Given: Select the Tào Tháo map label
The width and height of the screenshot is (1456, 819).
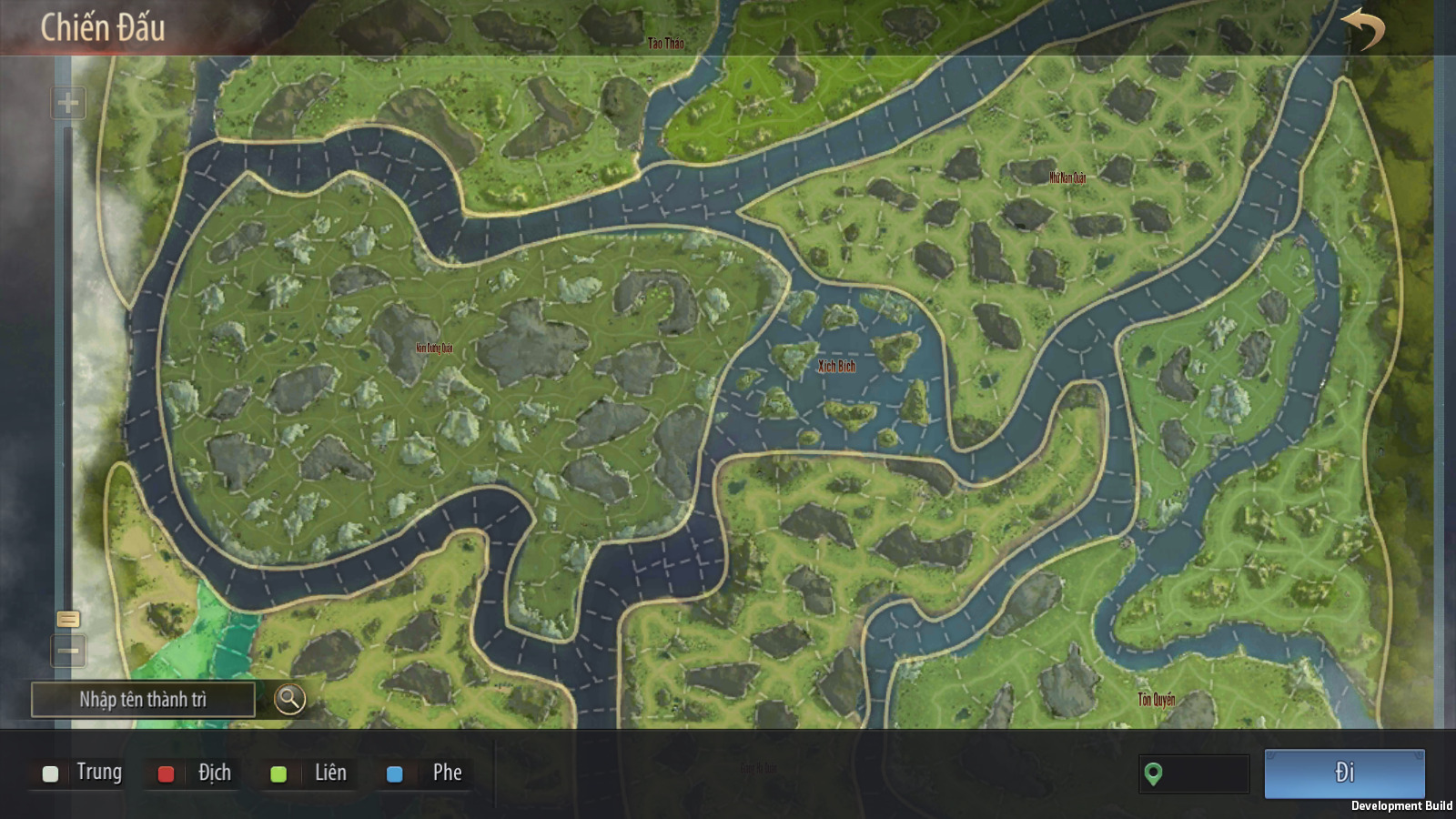Looking at the screenshot, I should pos(665,43).
